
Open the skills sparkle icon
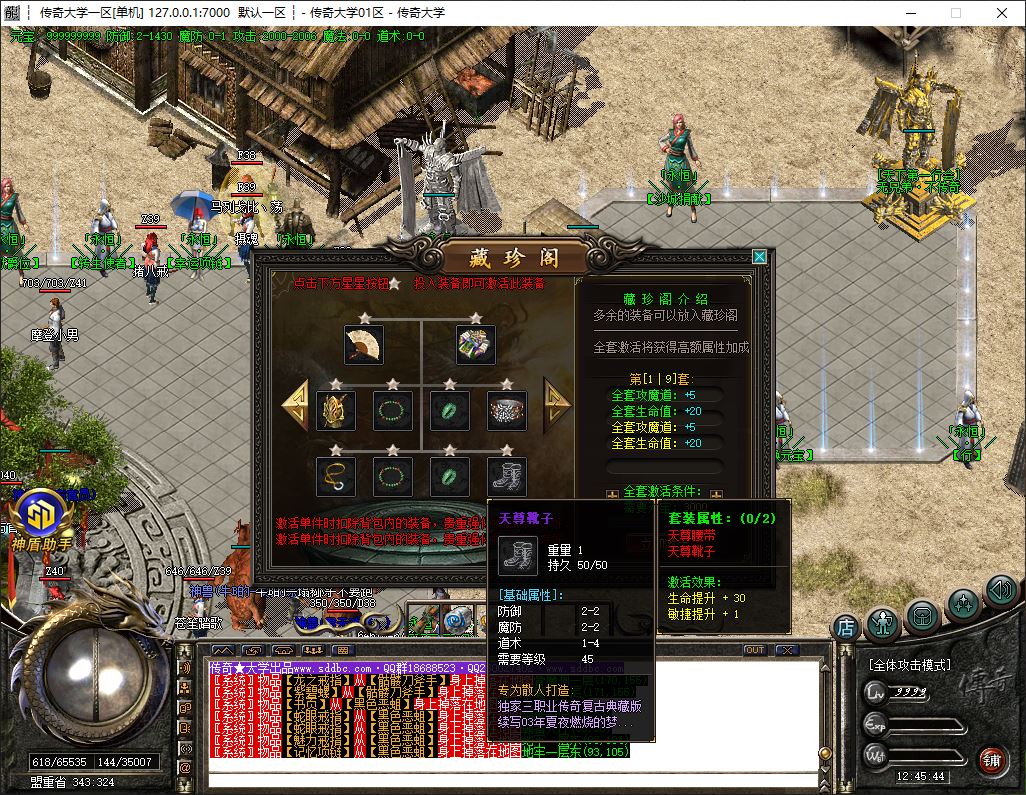(963, 604)
